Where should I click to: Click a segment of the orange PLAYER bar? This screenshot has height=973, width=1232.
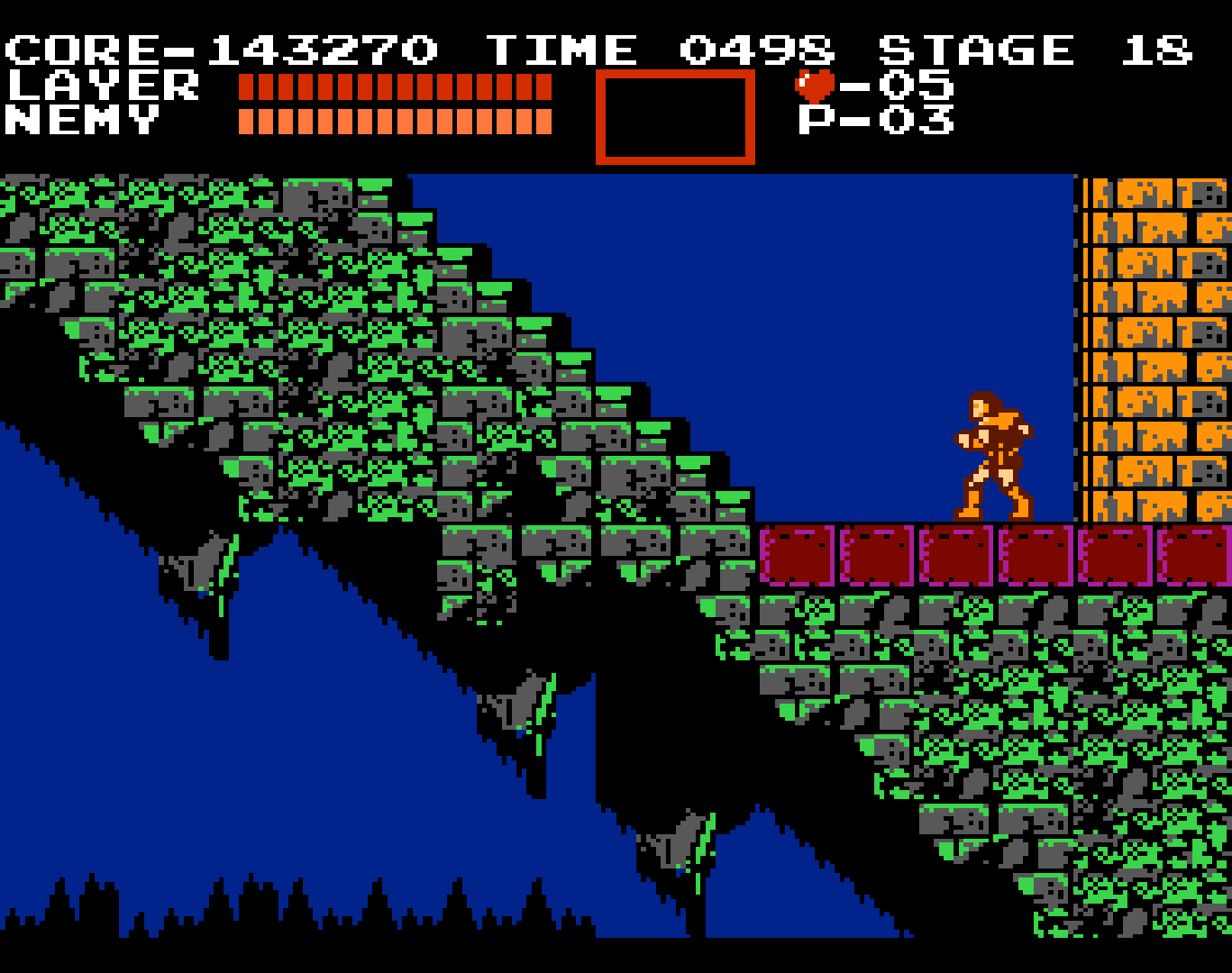(x=397, y=86)
